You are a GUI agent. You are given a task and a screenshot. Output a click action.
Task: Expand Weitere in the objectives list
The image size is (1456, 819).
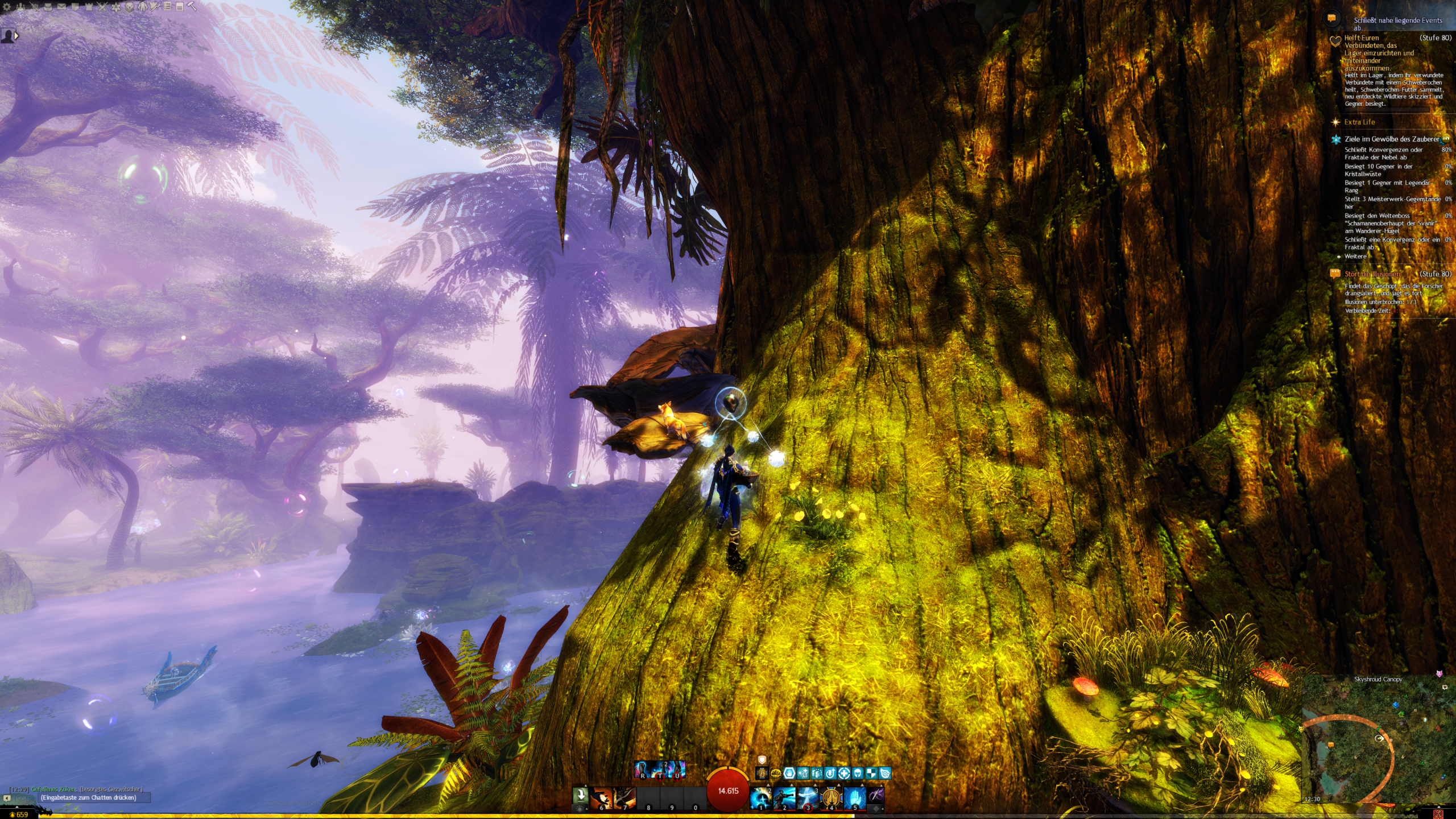point(1355,257)
